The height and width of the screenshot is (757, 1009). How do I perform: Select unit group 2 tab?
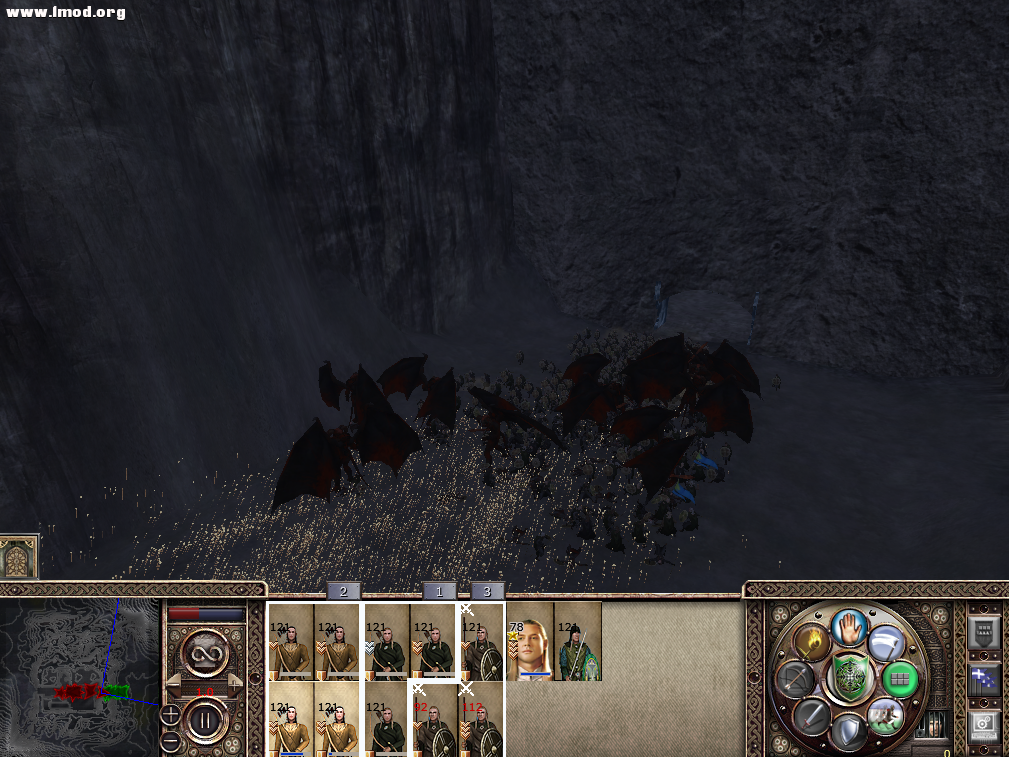[343, 591]
